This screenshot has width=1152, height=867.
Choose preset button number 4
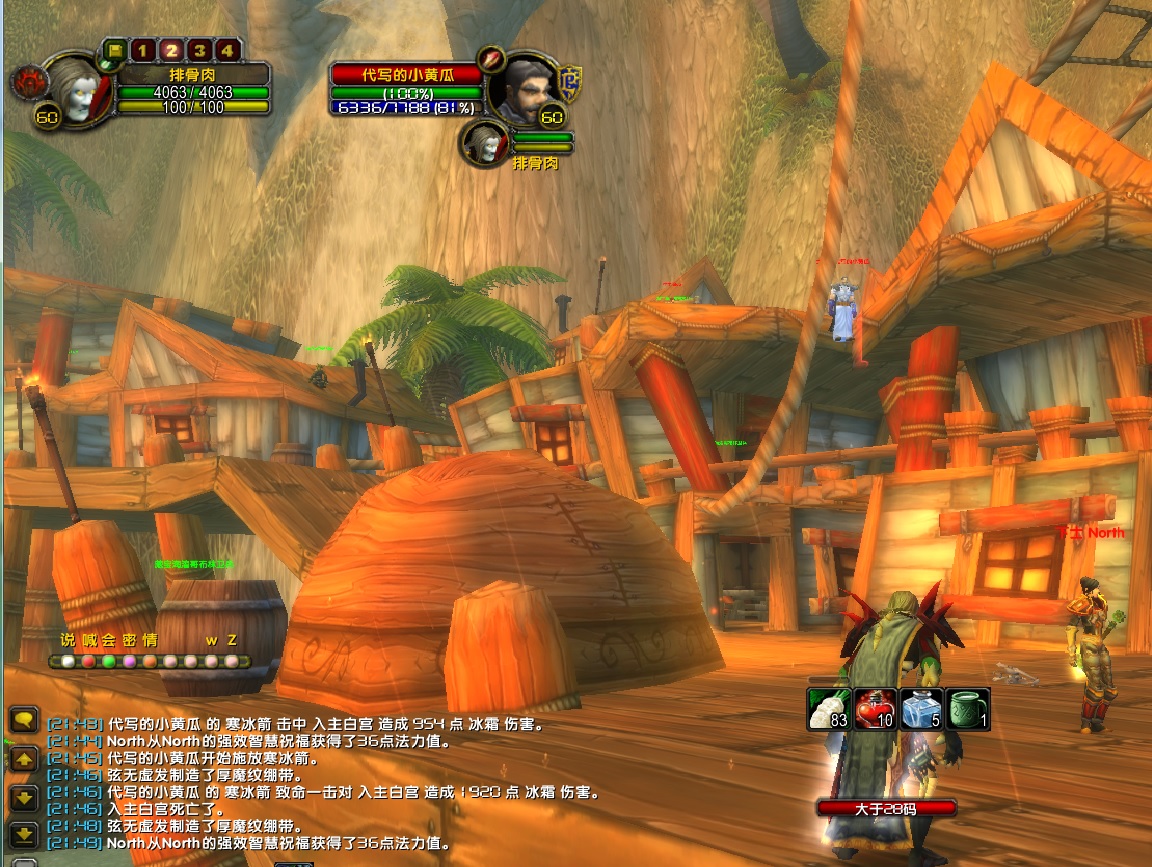[228, 50]
